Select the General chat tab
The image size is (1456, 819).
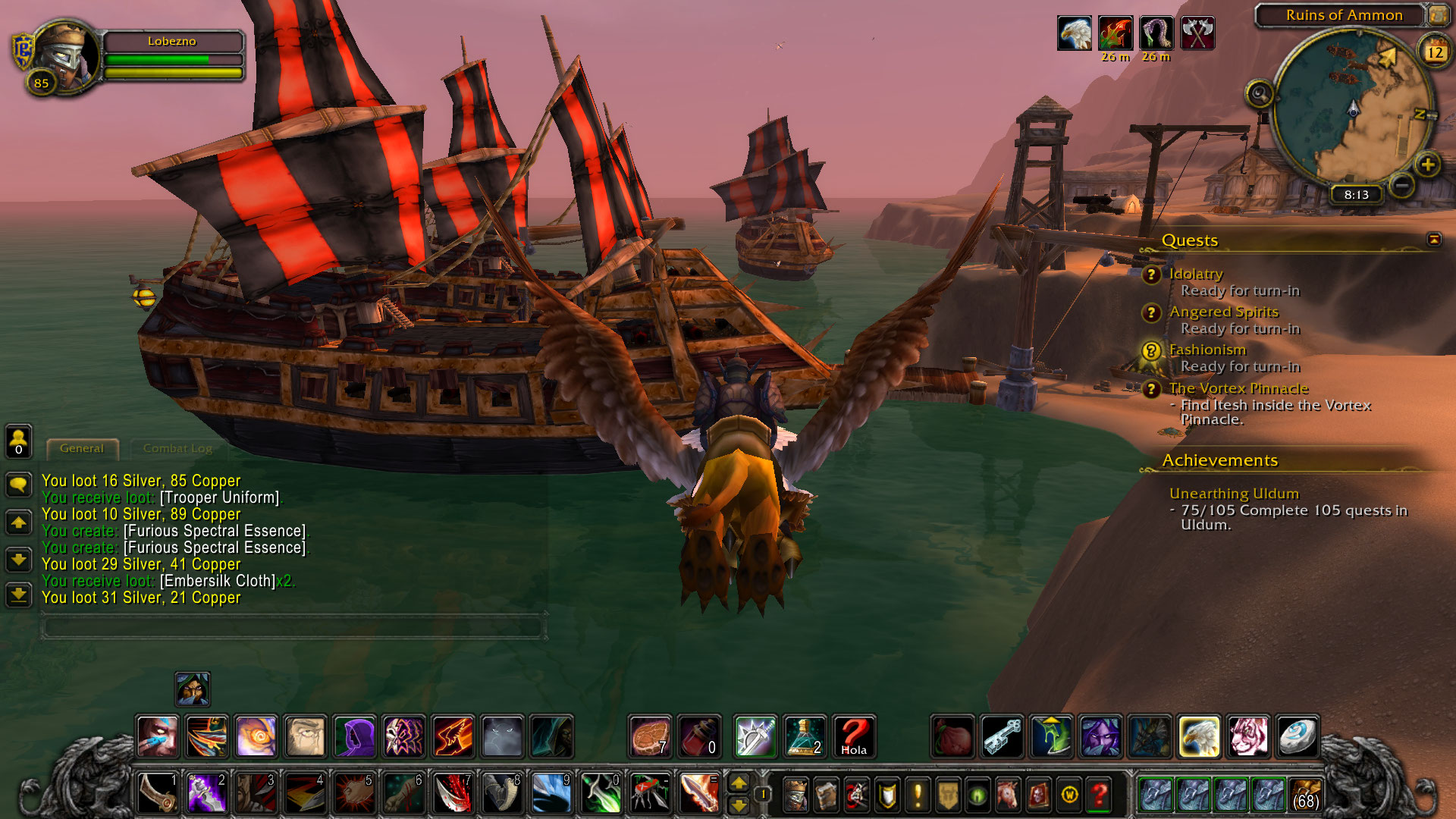point(82,448)
